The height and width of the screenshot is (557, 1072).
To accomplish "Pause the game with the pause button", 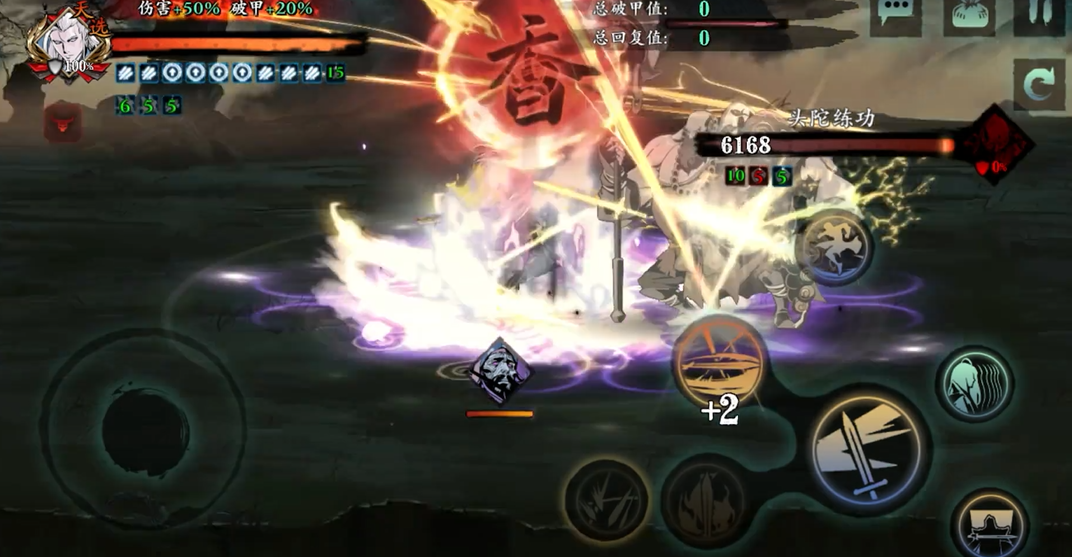I will [1038, 16].
